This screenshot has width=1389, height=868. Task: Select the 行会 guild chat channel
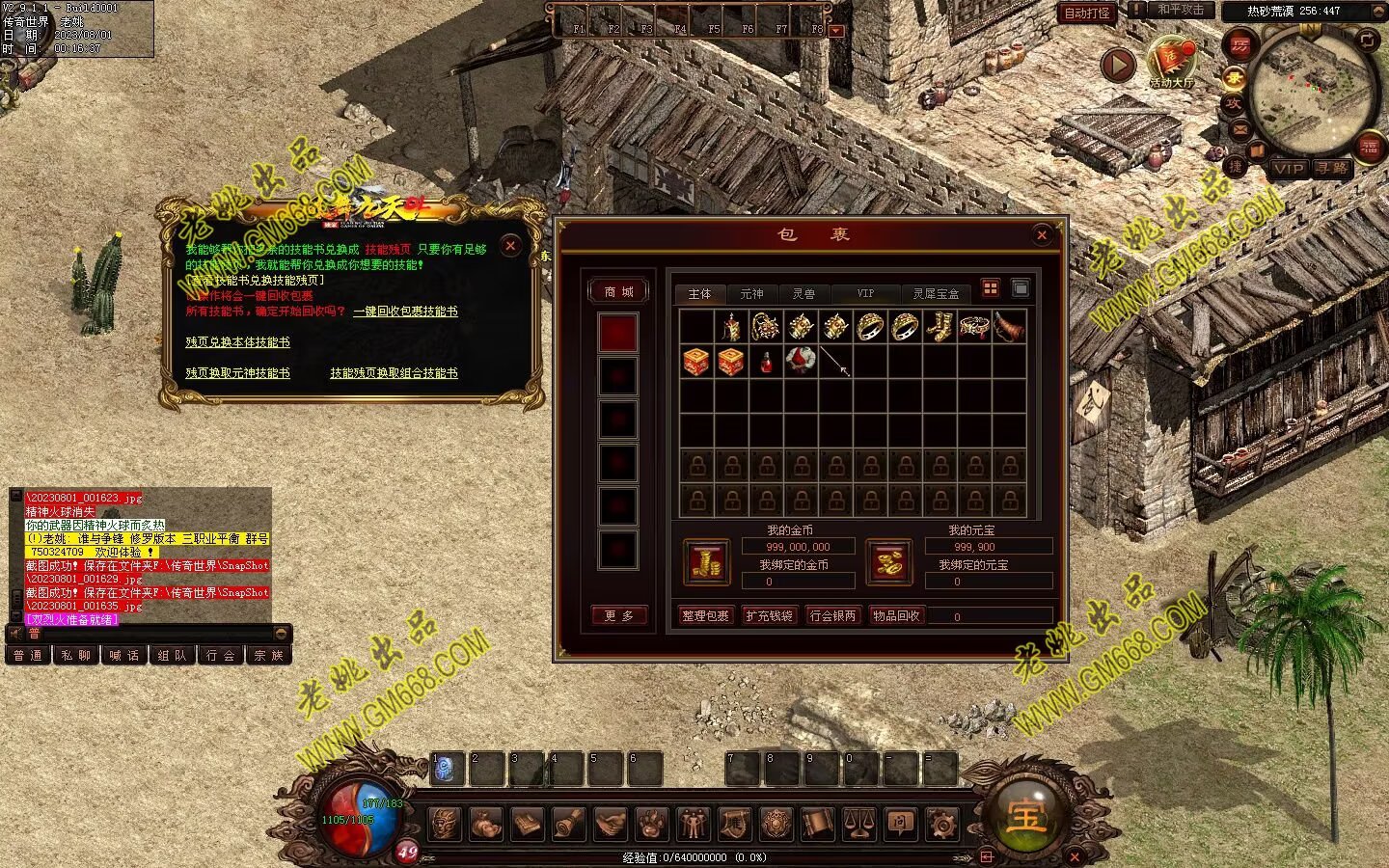[220, 655]
